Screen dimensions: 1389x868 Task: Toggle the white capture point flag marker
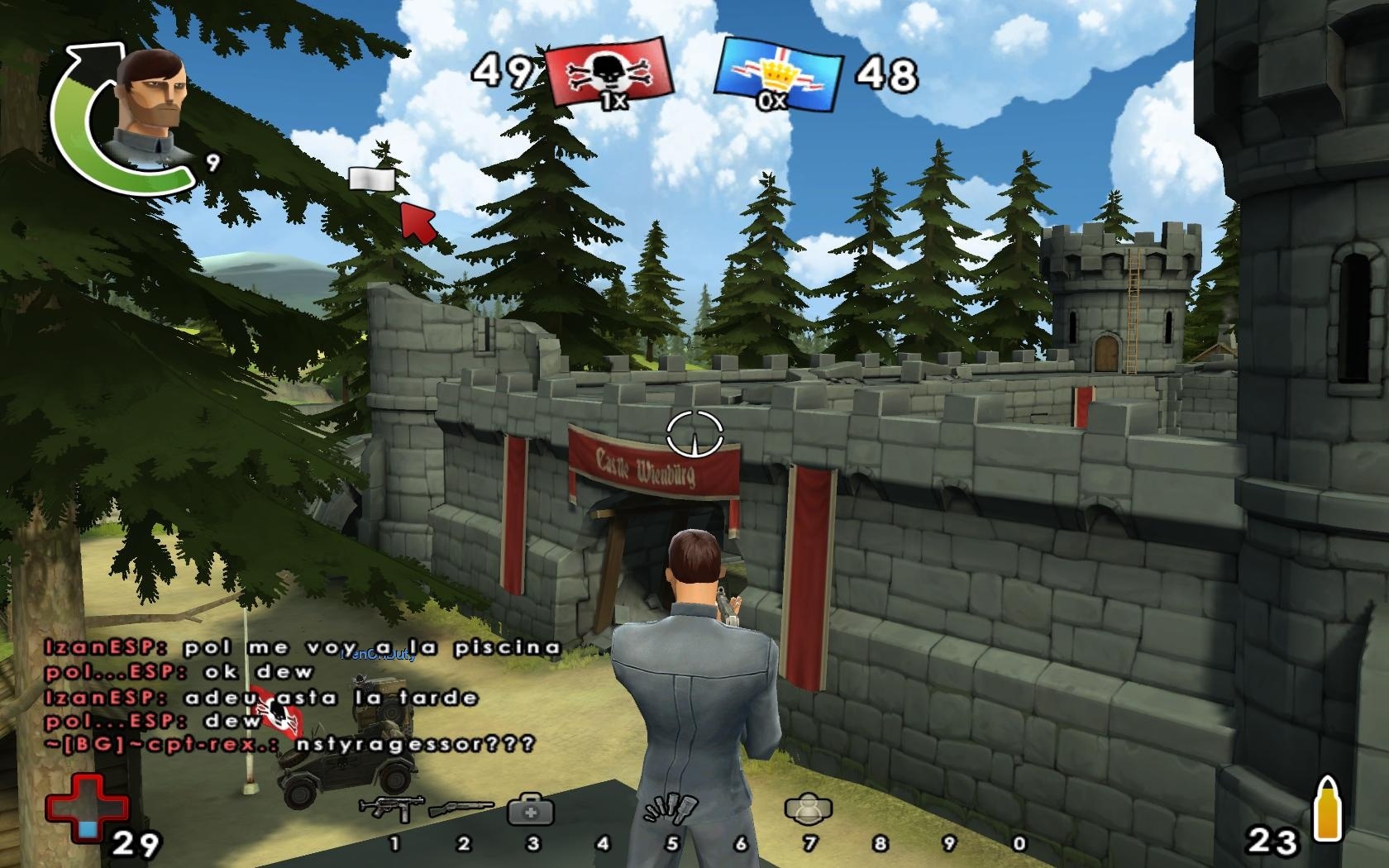point(370,179)
